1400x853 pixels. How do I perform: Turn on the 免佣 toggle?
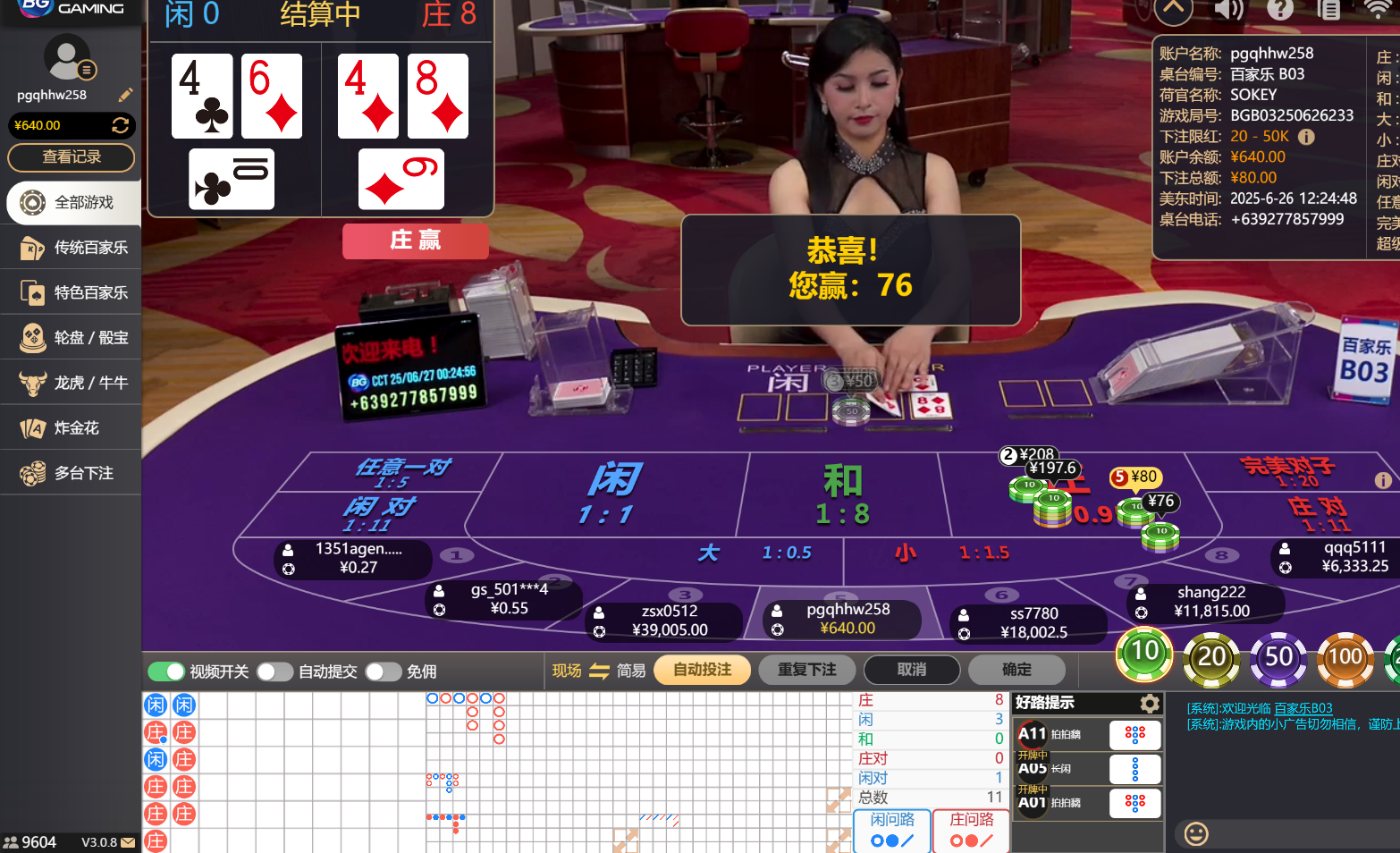(384, 671)
